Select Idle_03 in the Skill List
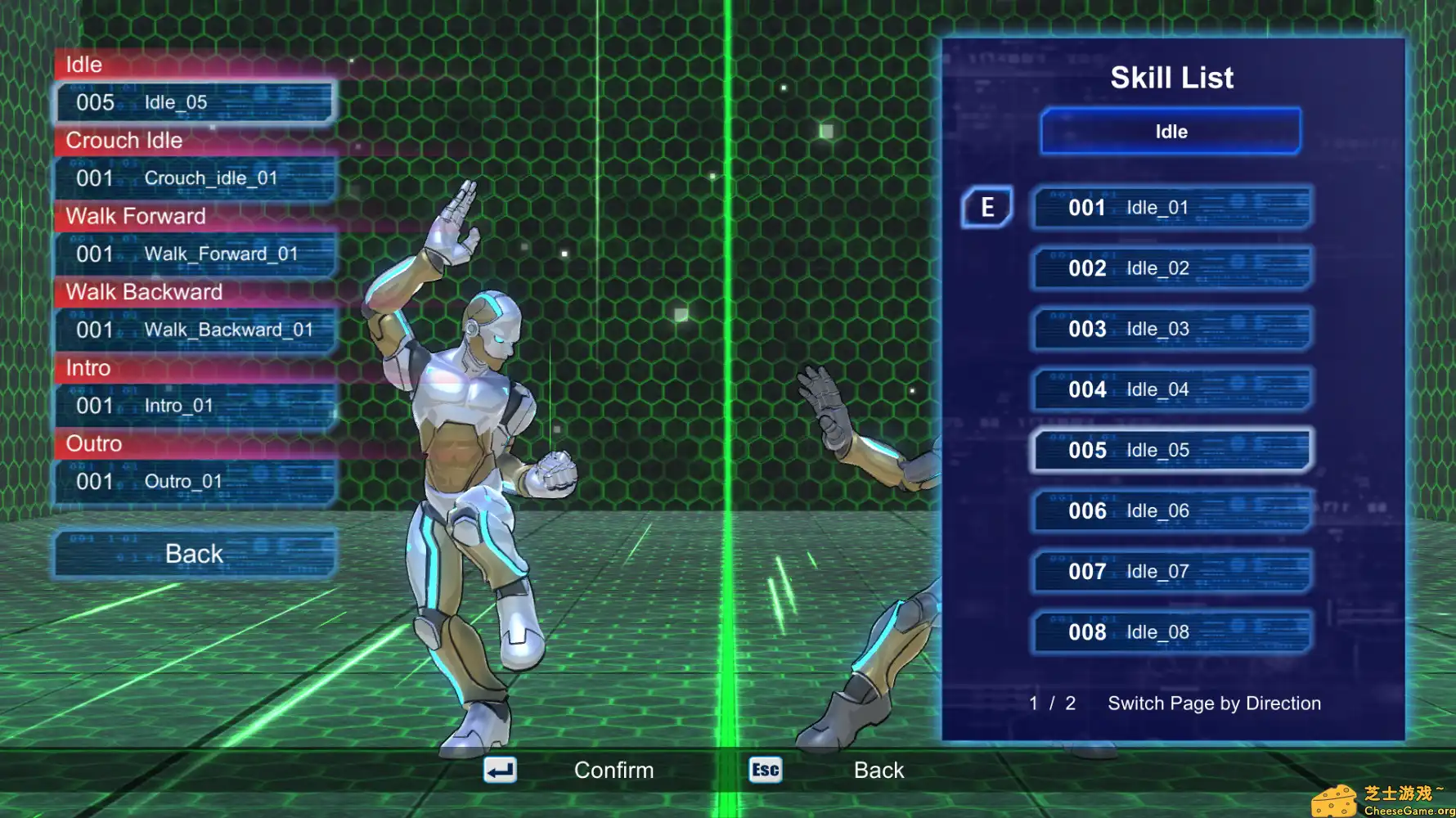Viewport: 1456px width, 818px height. tap(1170, 329)
